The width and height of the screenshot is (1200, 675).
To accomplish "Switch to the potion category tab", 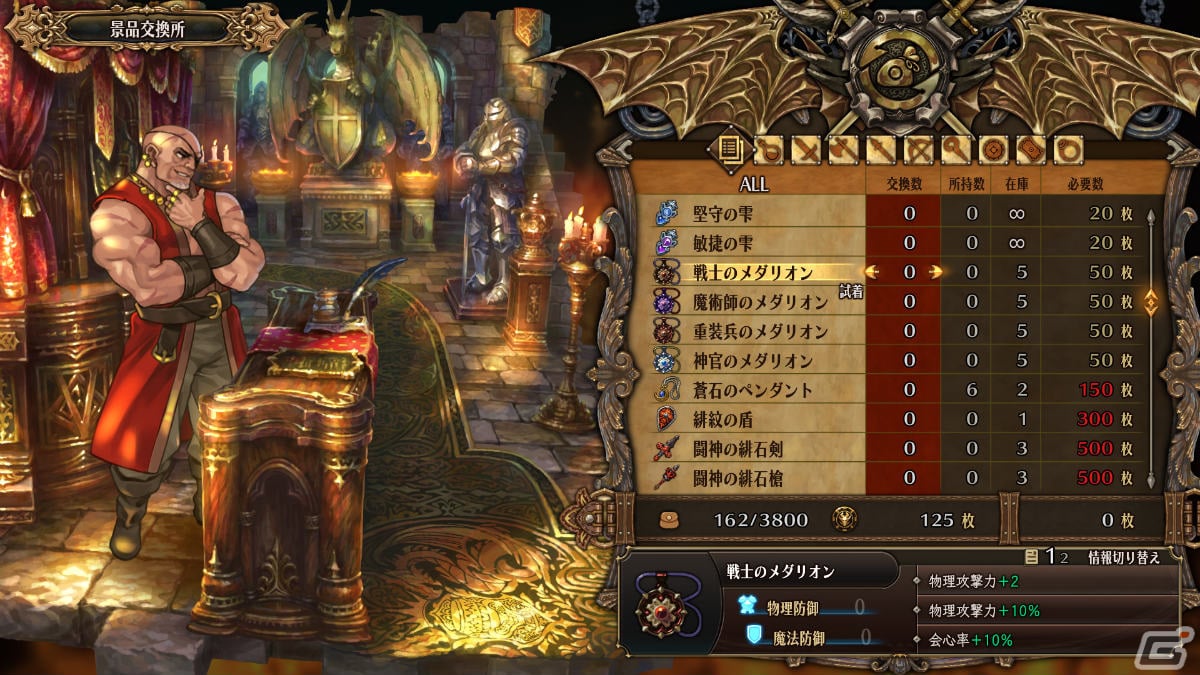I will (x=769, y=151).
